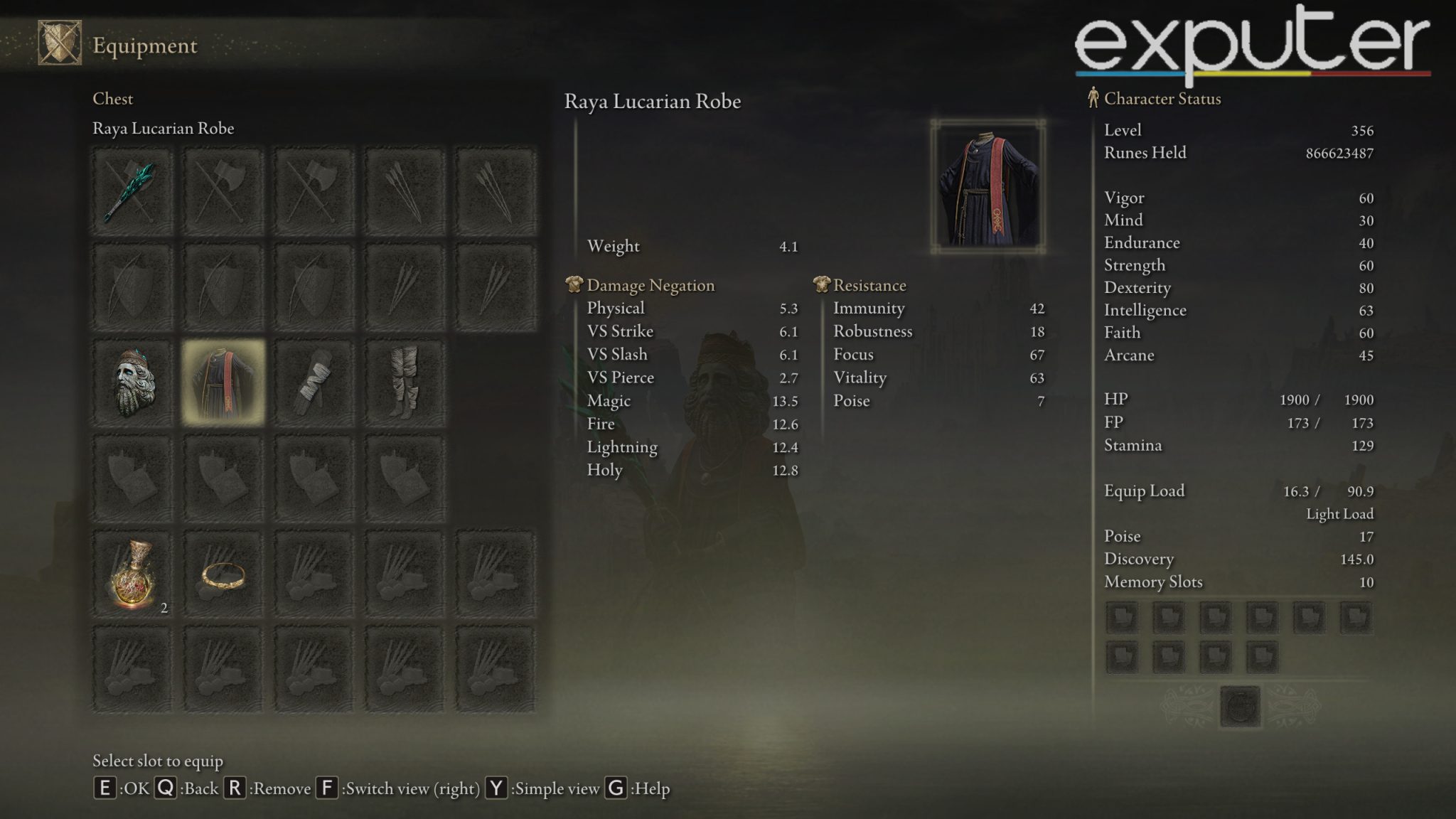Viewport: 1456px width, 819px height.
Task: Select the first empty memory slot square
Action: coord(1121,617)
